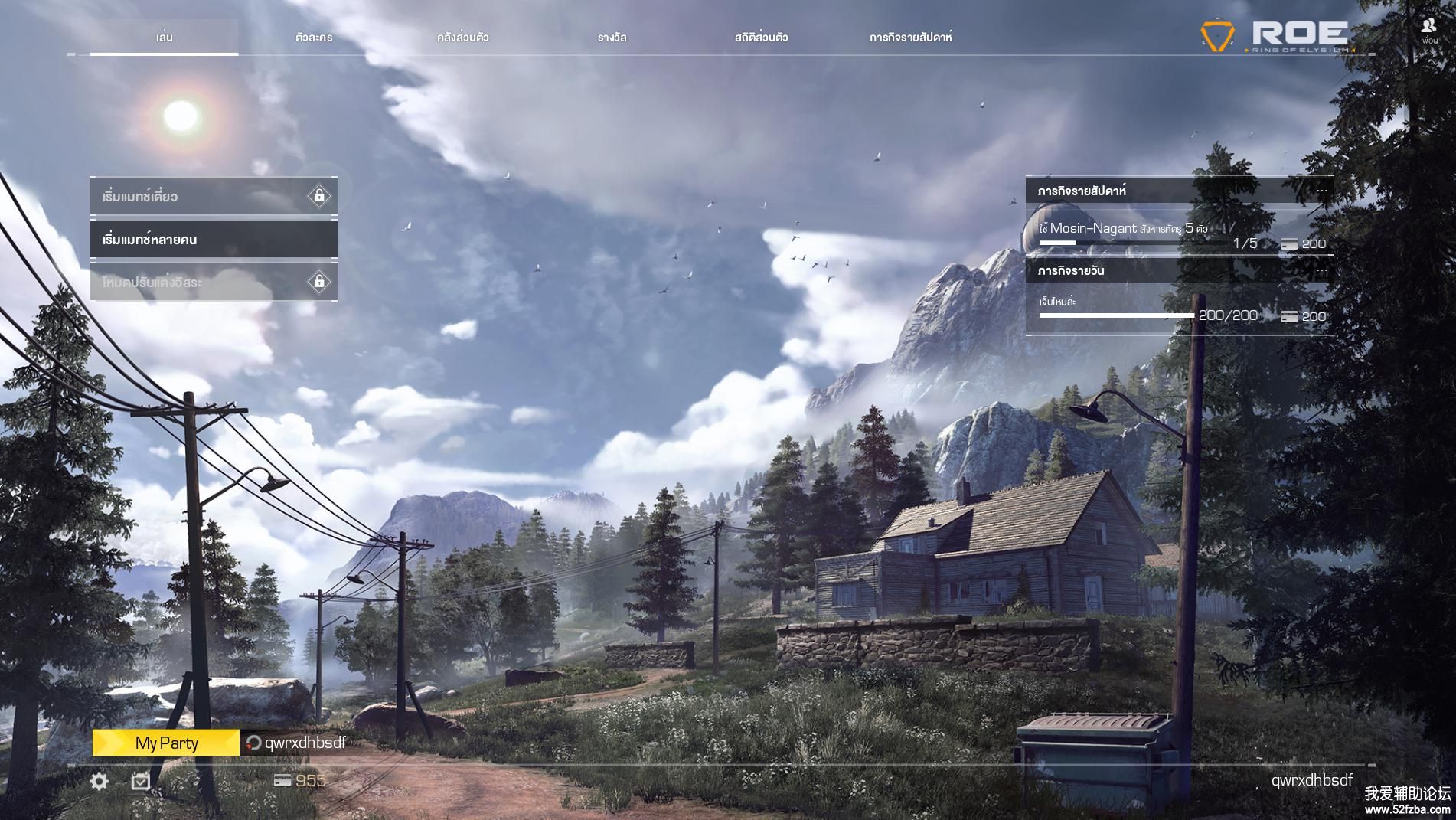Select the locked เริ่มแมทช์เดี่ยว solo match button

[213, 197]
